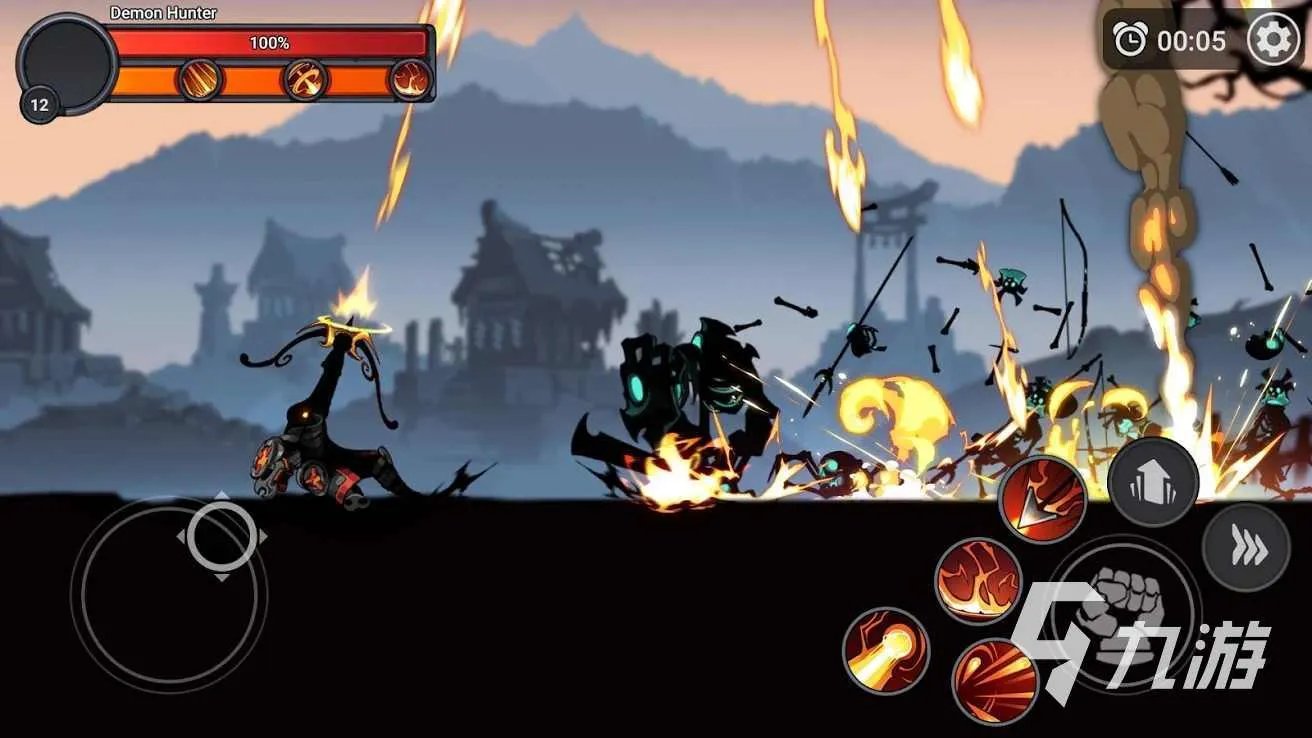The image size is (1312, 738).
Task: Activate the flaming arrow skill
Action: point(1043,500)
